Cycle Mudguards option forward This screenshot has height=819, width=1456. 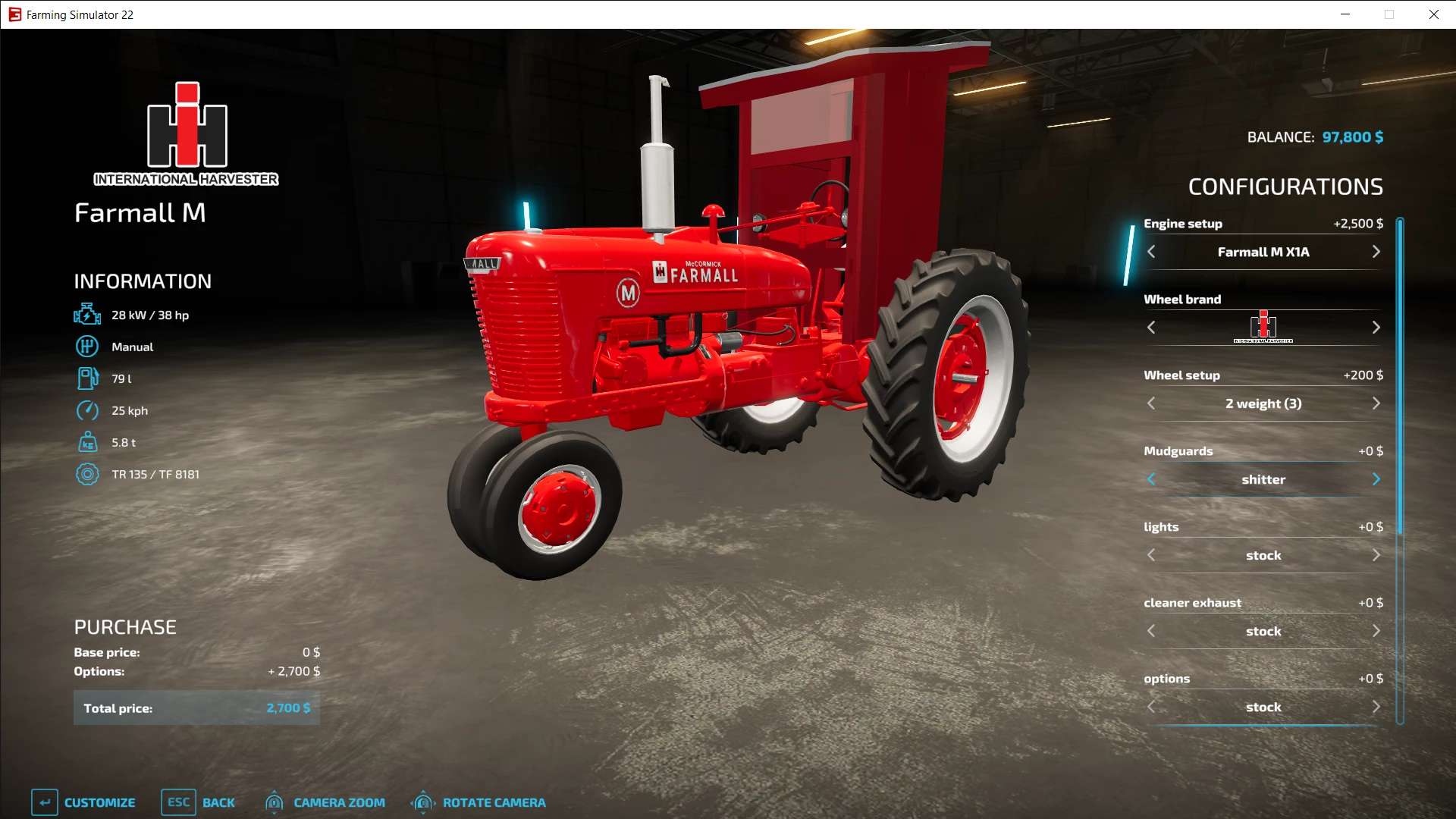(1376, 479)
